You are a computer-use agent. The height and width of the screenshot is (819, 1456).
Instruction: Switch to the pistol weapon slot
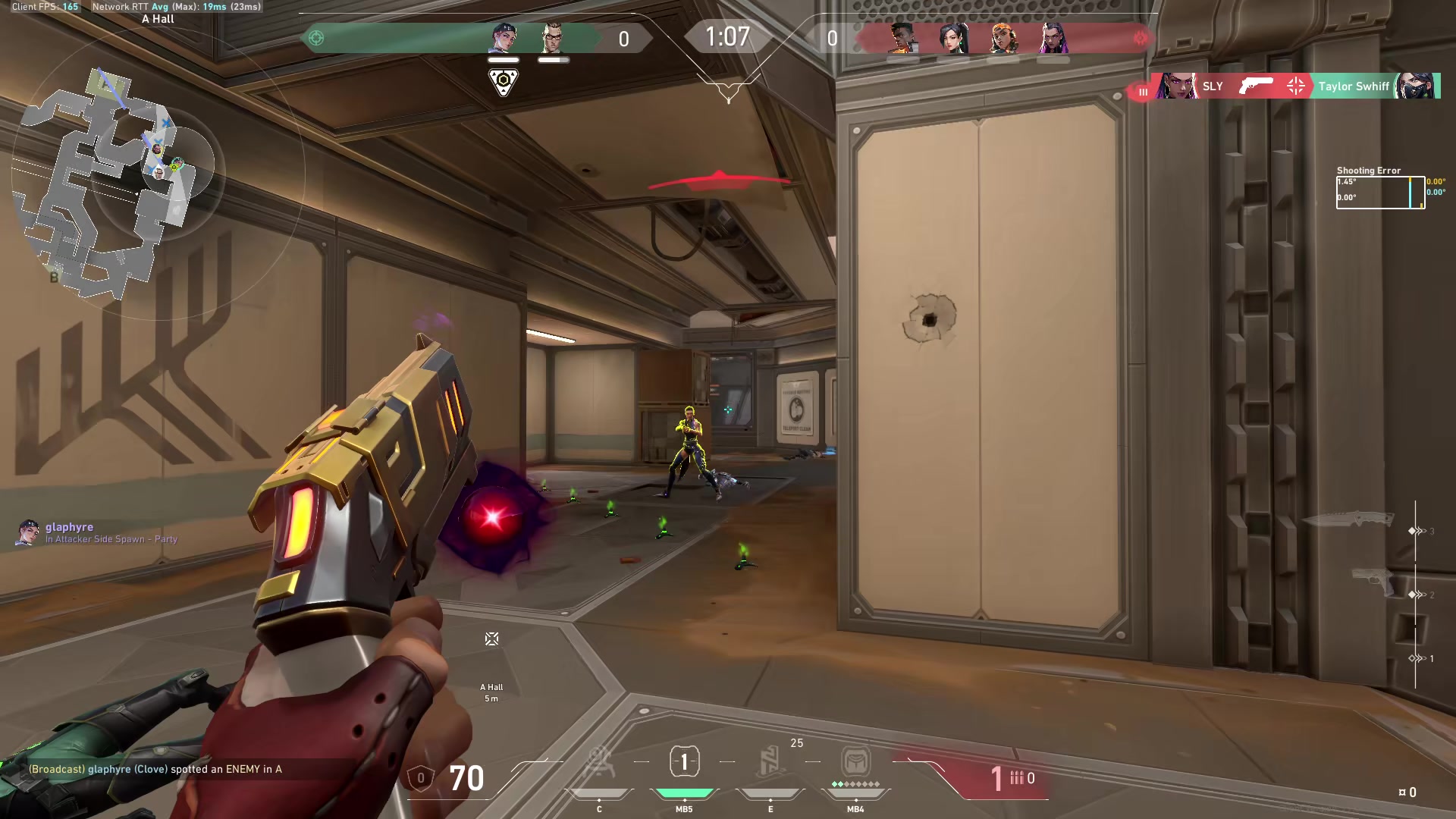click(x=1373, y=582)
